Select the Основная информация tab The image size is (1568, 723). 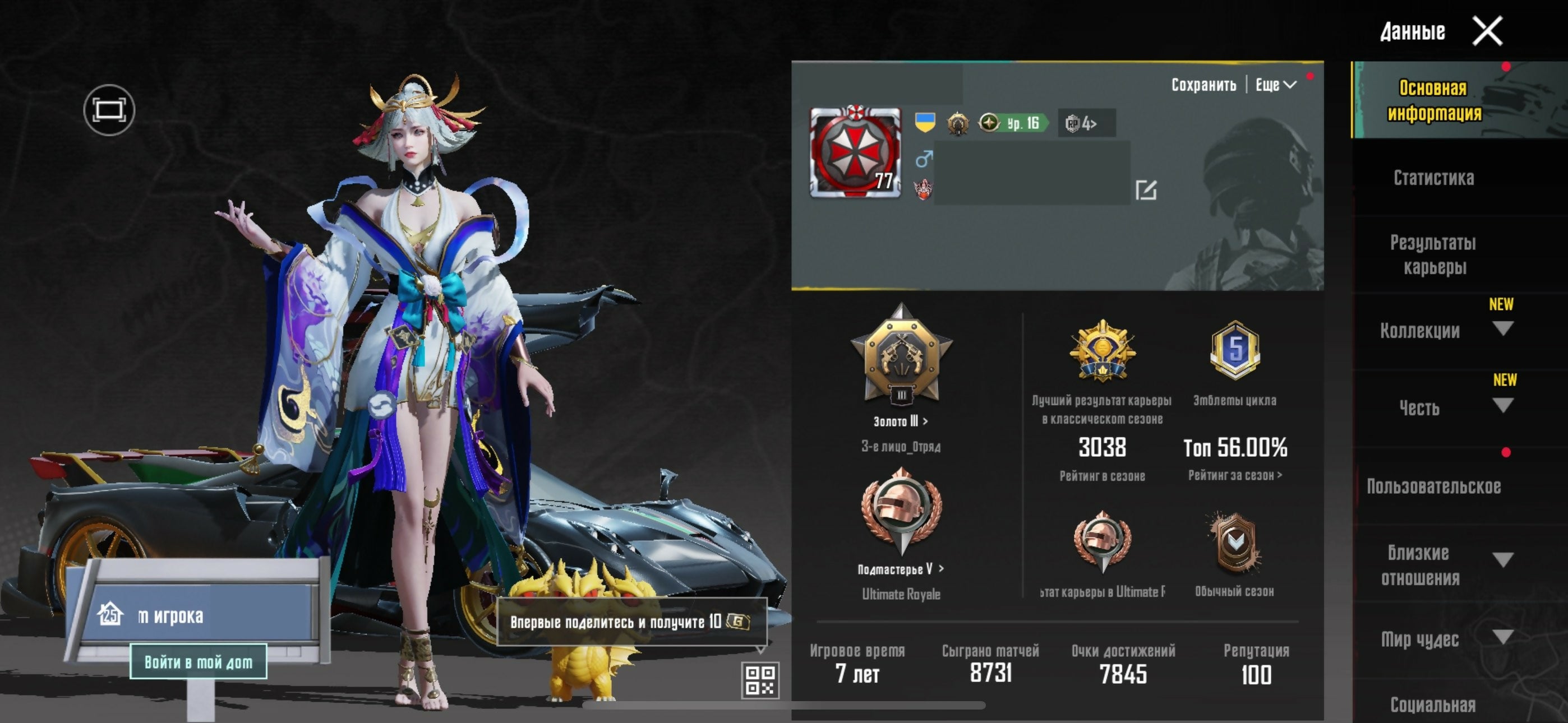point(1433,100)
